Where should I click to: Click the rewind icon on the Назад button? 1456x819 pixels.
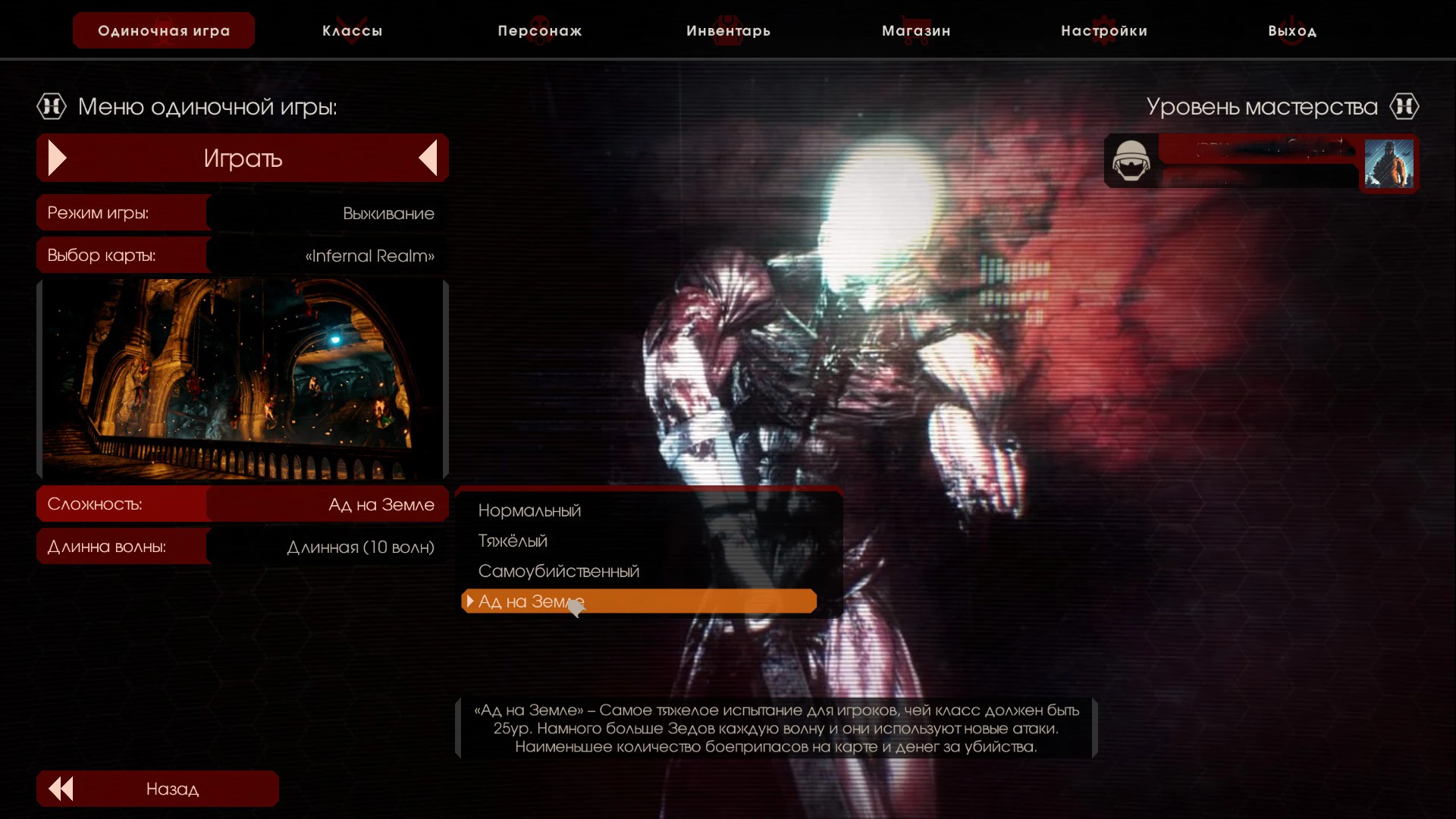click(61, 789)
